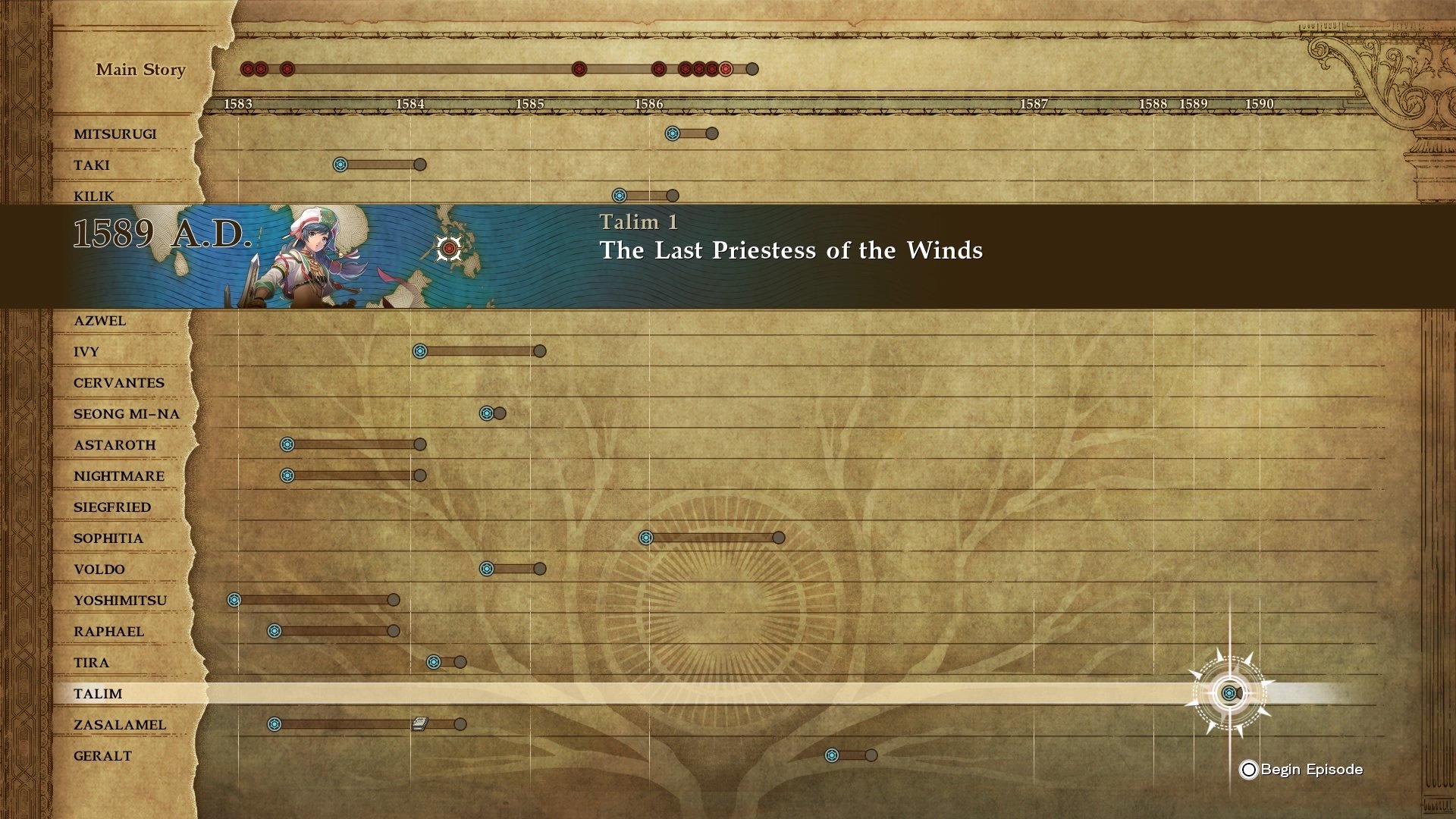Screen dimensions: 1456x819
Task: Choose Raphael's blue episode marker
Action: click(x=275, y=631)
